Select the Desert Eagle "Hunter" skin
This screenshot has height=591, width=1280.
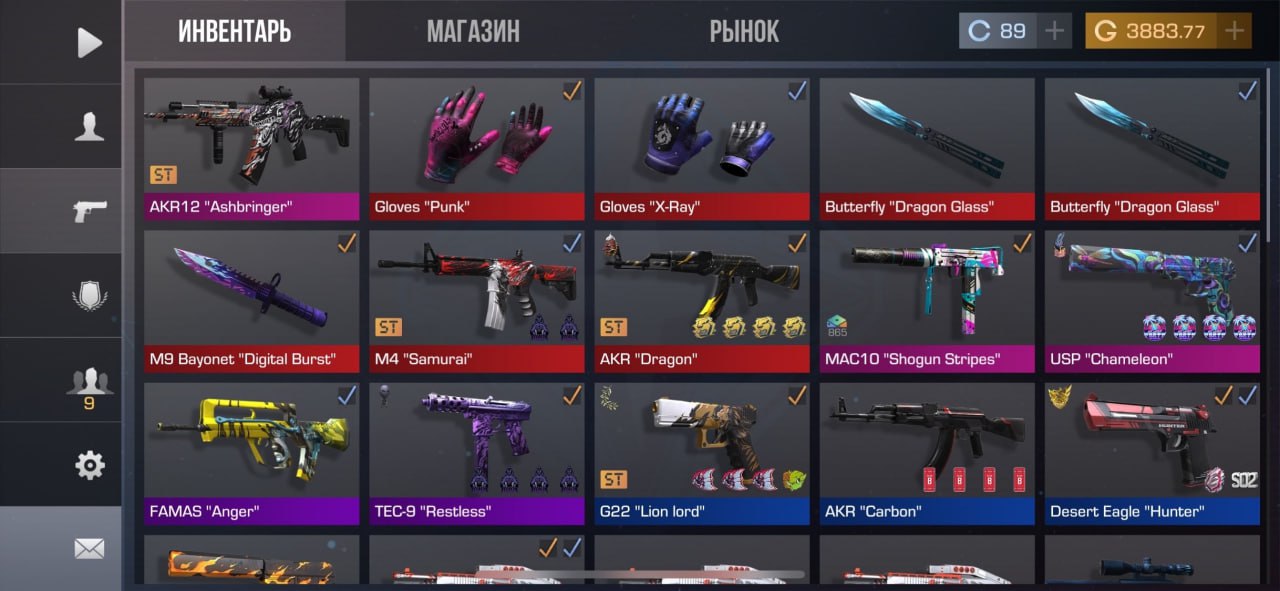(1152, 452)
